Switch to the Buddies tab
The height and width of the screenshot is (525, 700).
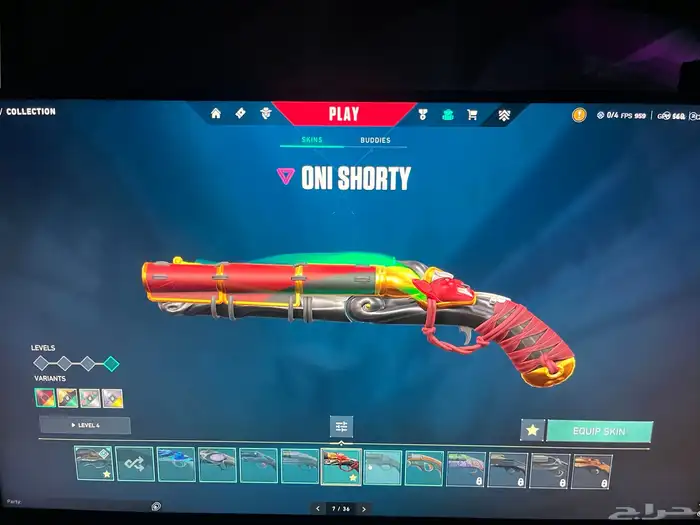tap(375, 141)
